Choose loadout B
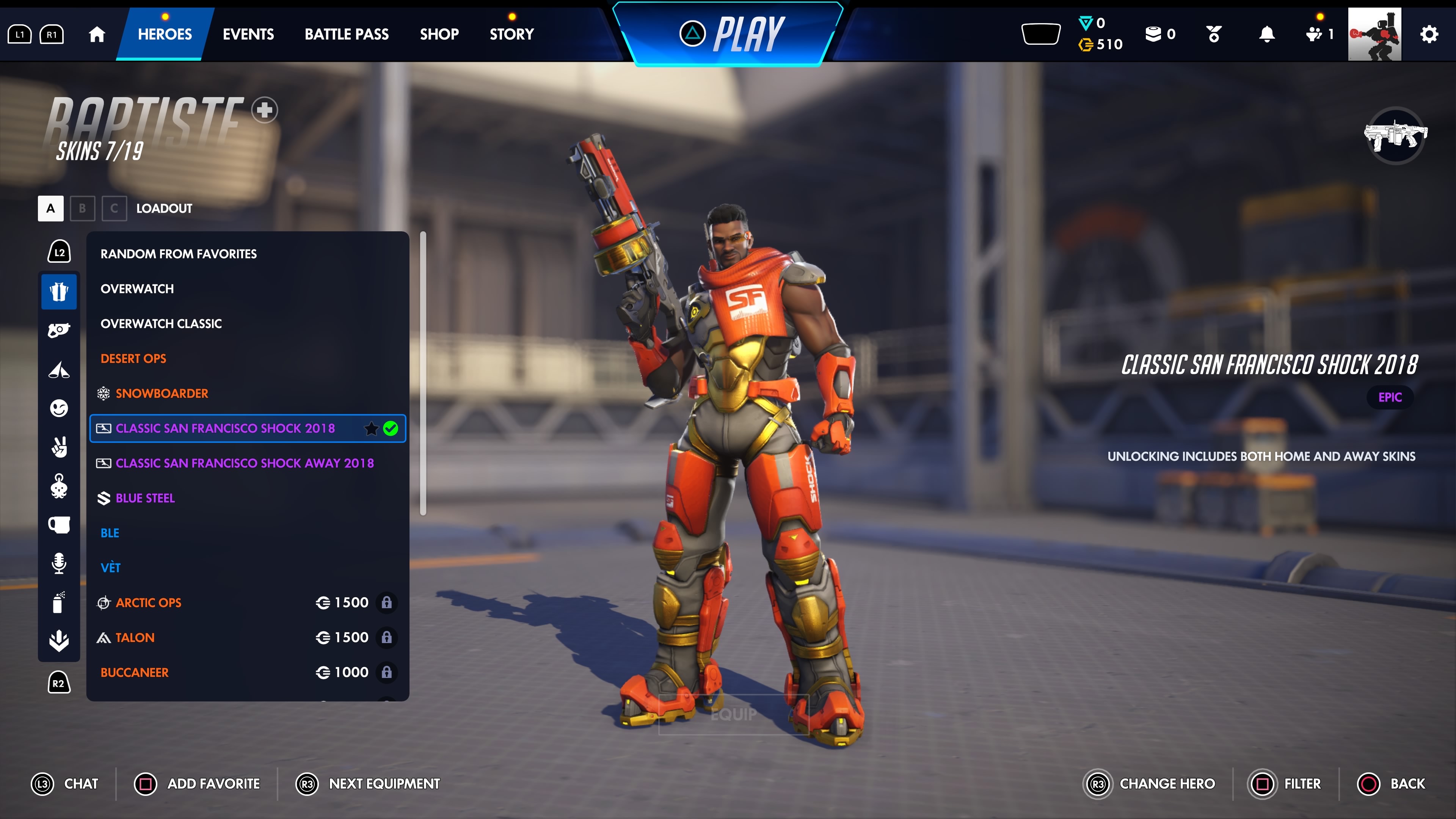Image resolution: width=1456 pixels, height=819 pixels. coord(82,208)
